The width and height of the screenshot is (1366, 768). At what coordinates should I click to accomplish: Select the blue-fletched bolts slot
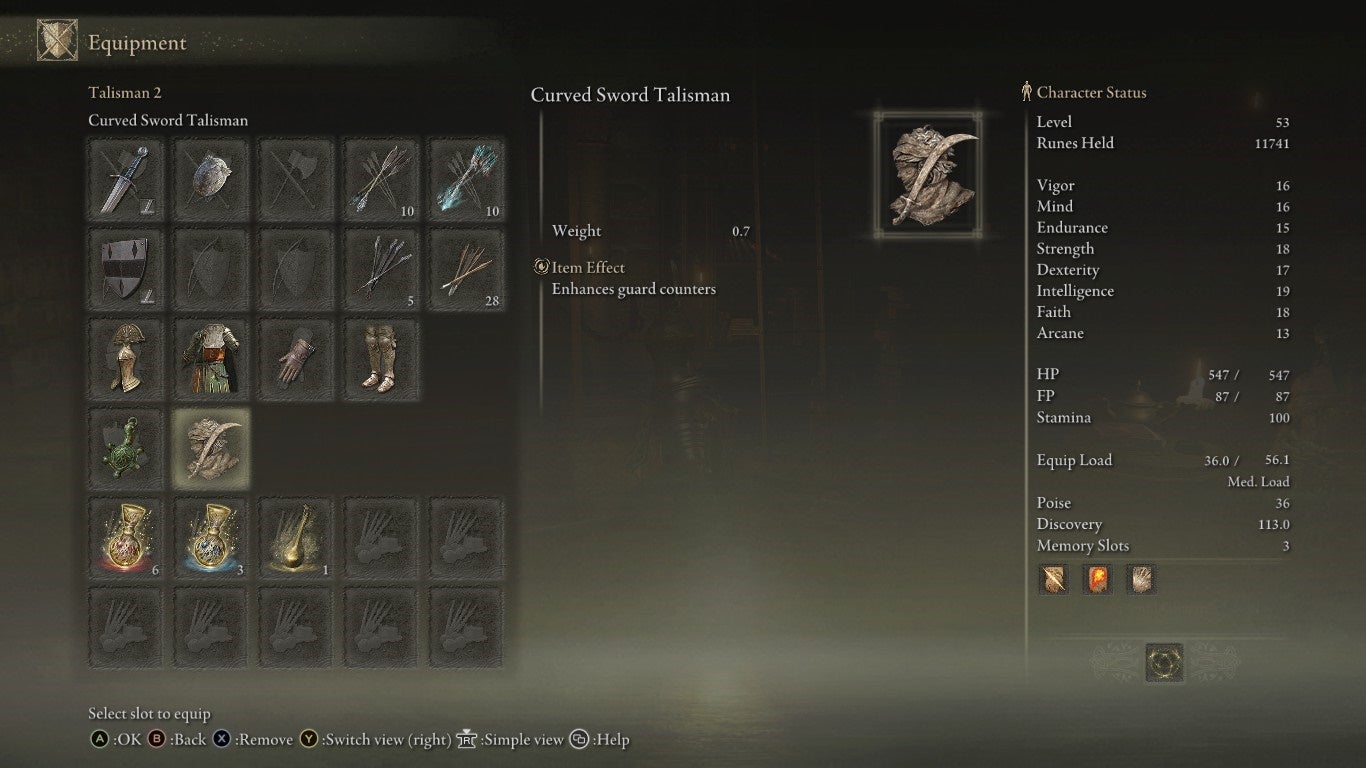466,179
